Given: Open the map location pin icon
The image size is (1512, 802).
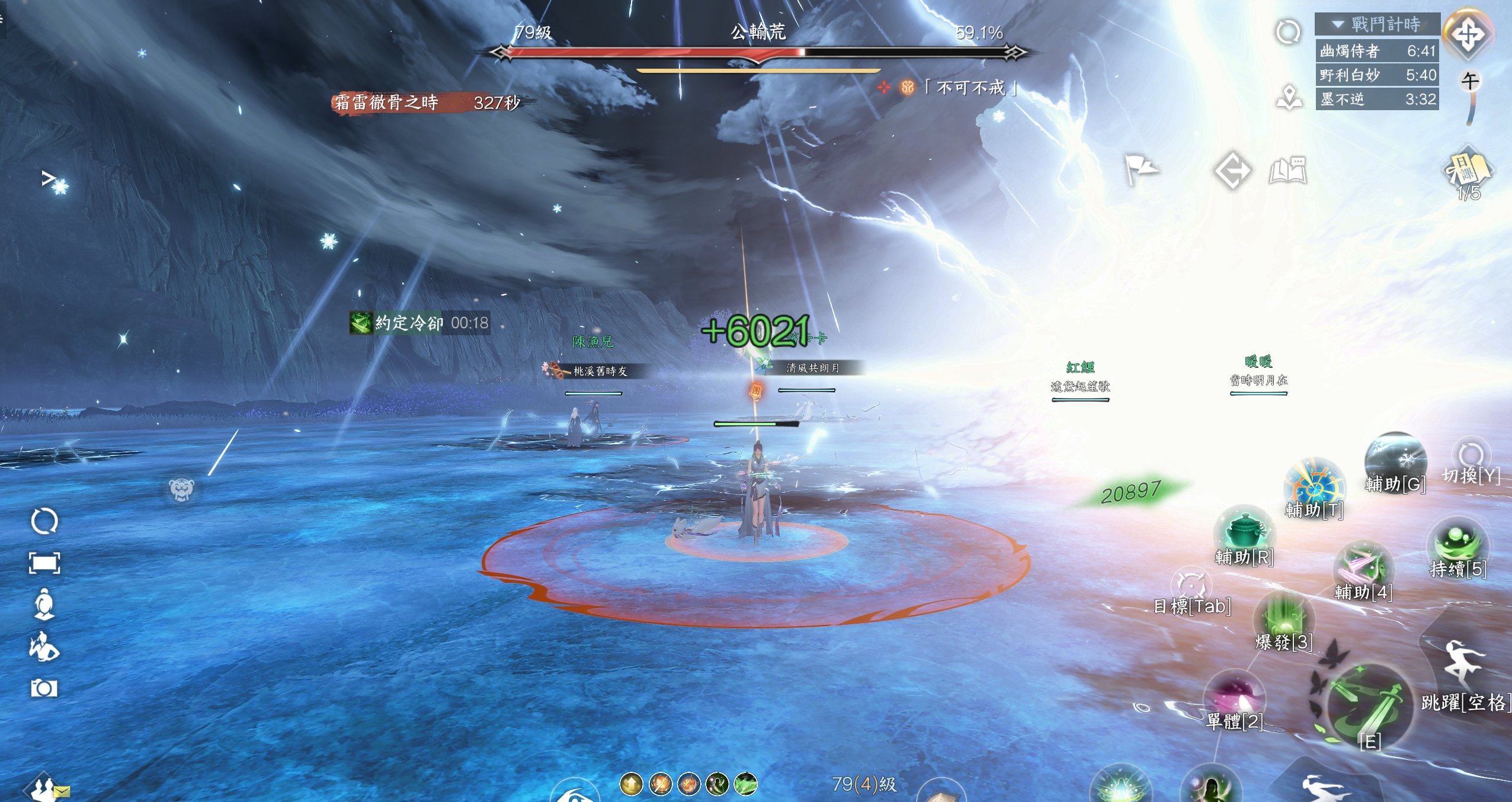Looking at the screenshot, I should pyautogui.click(x=1289, y=97).
